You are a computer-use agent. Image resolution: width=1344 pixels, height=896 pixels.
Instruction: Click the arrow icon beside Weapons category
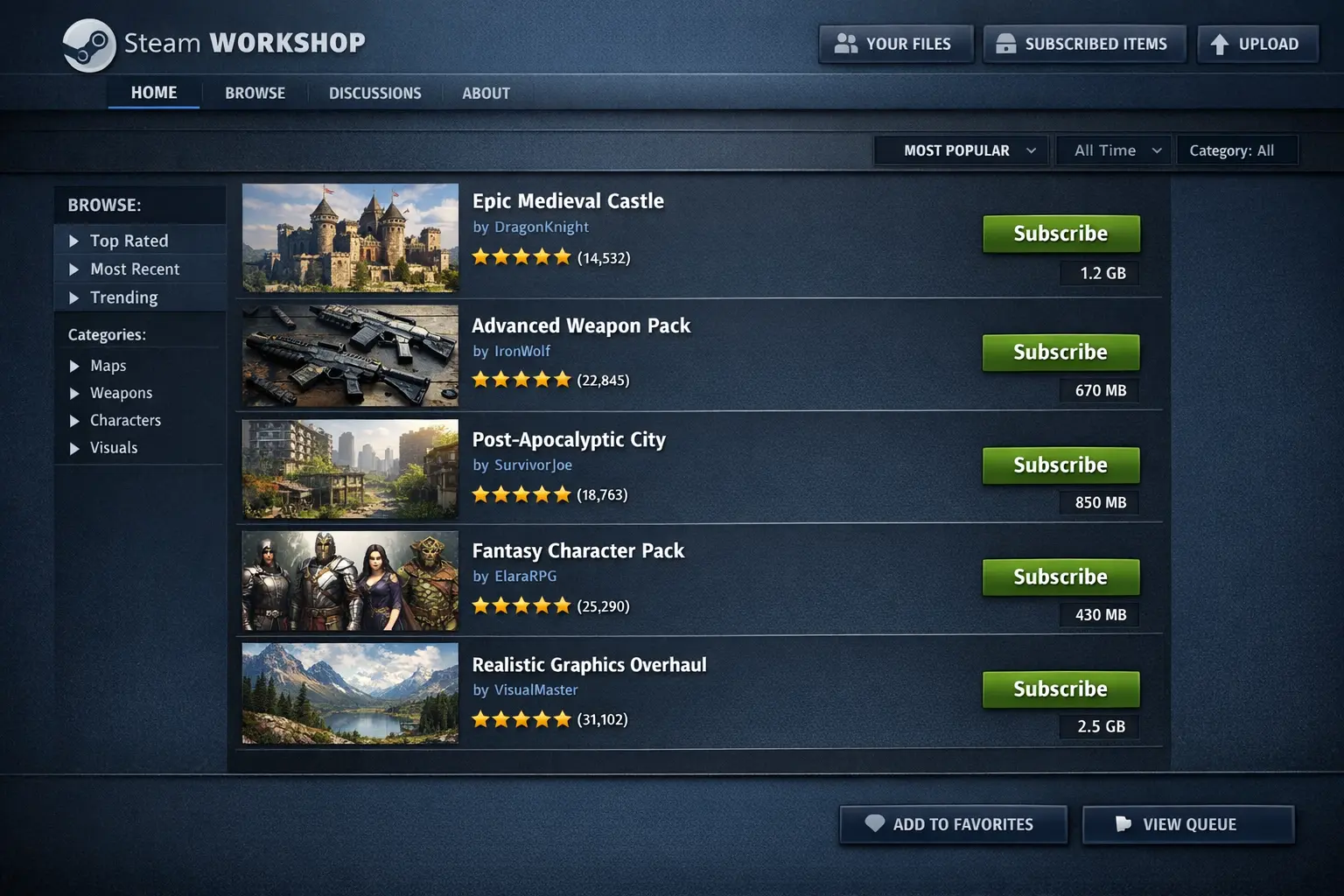(x=74, y=393)
